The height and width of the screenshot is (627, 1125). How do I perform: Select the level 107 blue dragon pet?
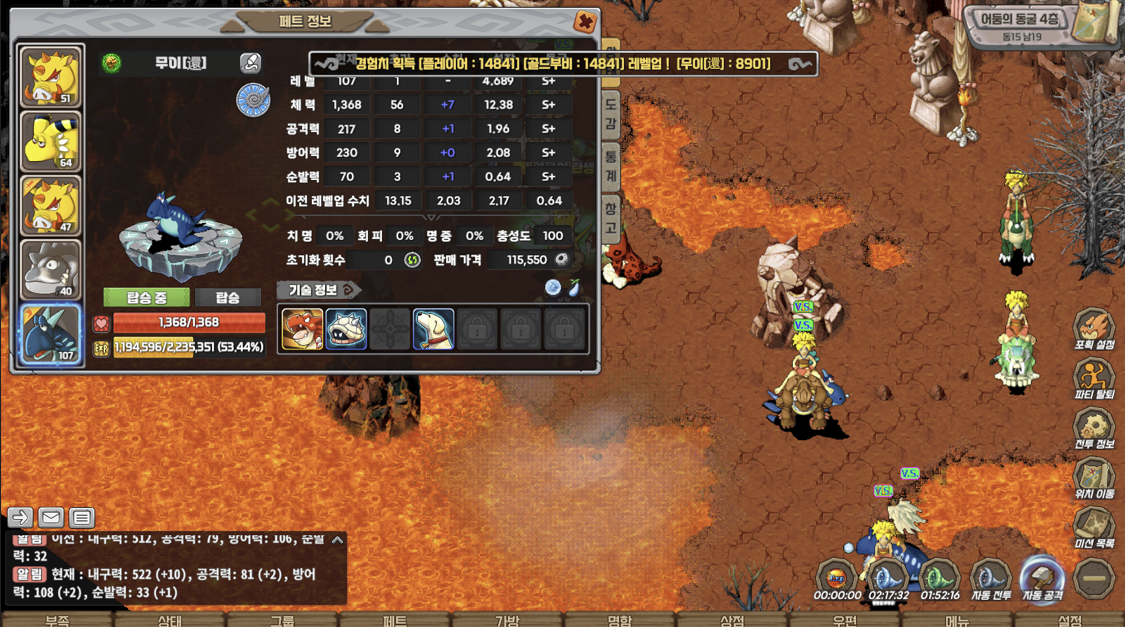point(51,334)
